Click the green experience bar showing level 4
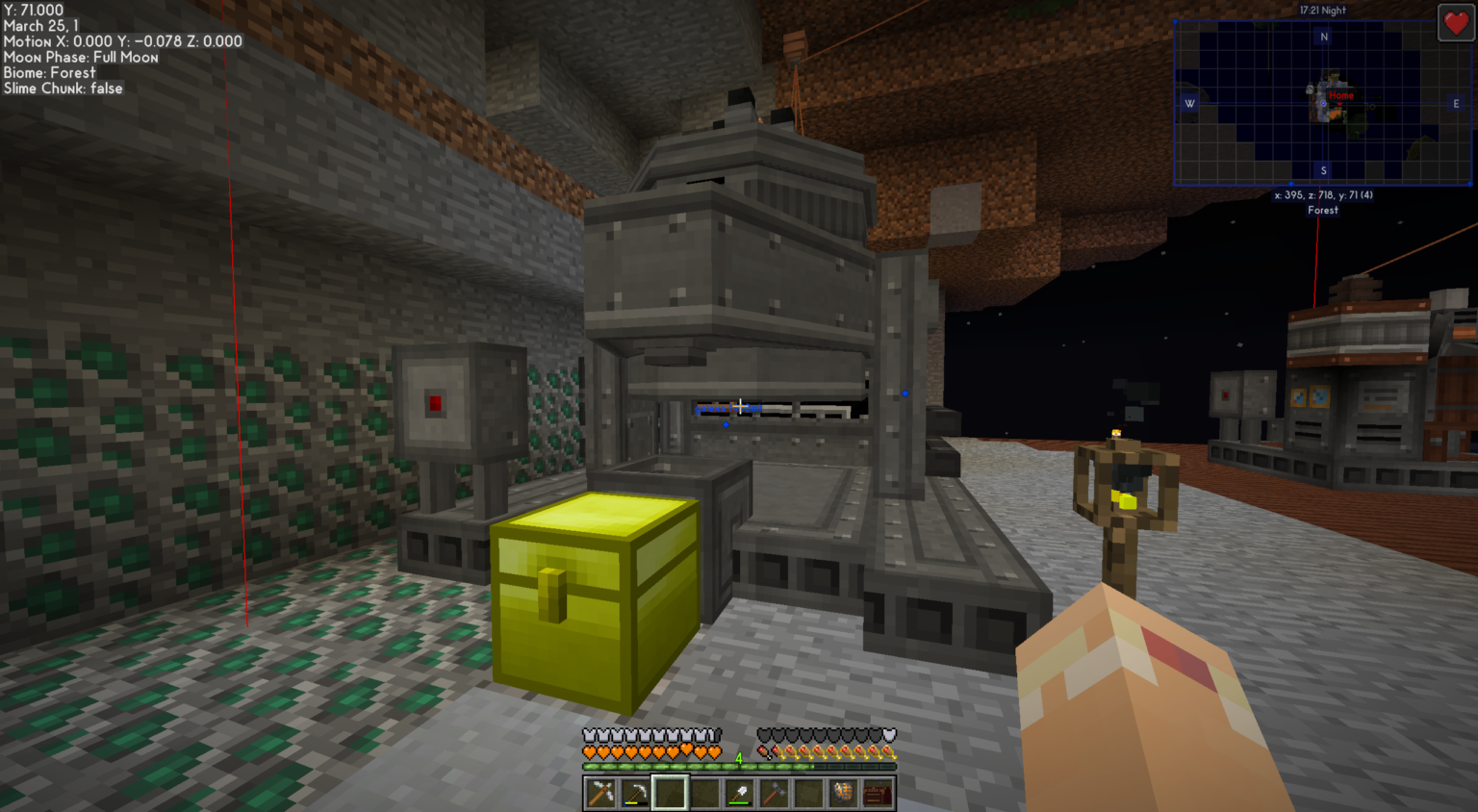Image resolution: width=1478 pixels, height=812 pixels. click(674, 767)
